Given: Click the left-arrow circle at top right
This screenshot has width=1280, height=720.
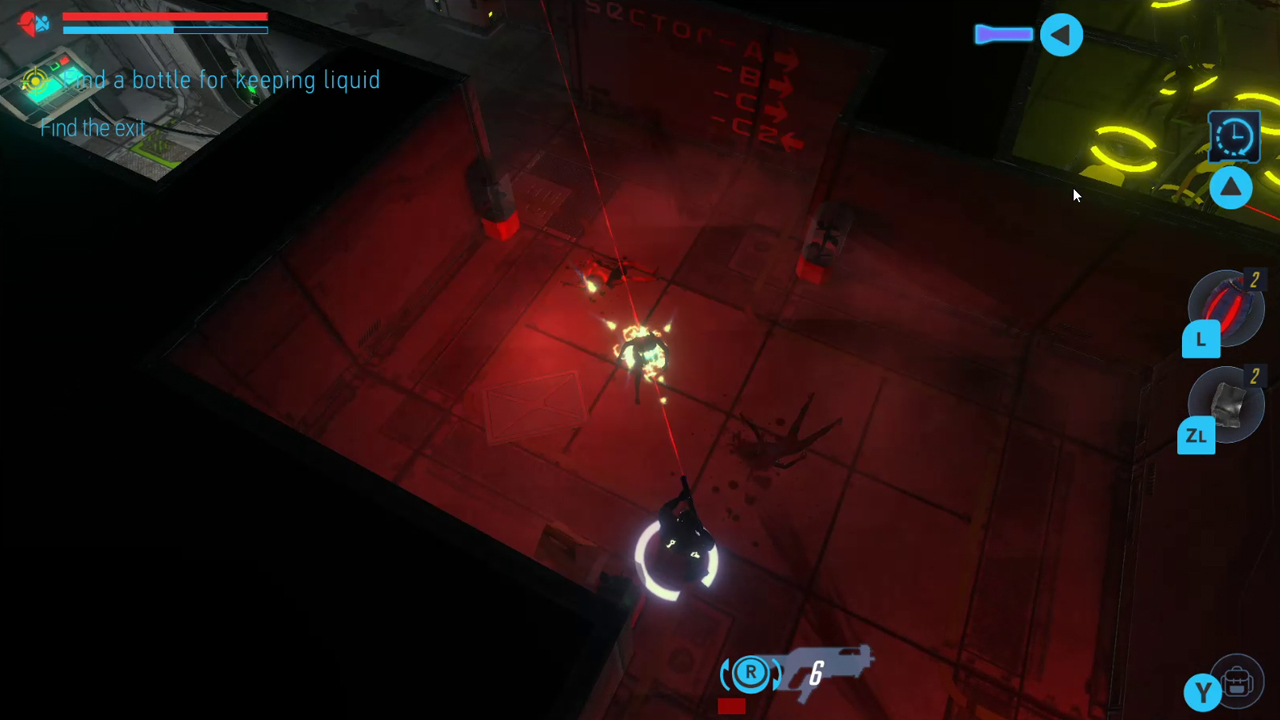Looking at the screenshot, I should click(x=1061, y=34).
